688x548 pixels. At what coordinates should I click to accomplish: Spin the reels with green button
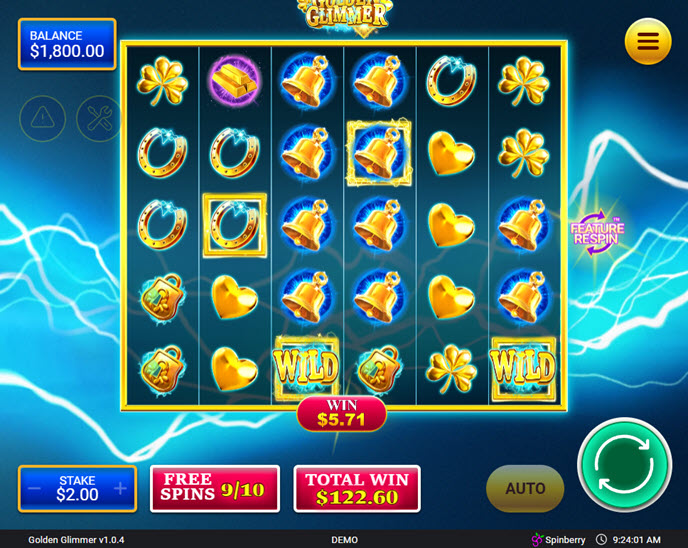[x=624, y=465]
